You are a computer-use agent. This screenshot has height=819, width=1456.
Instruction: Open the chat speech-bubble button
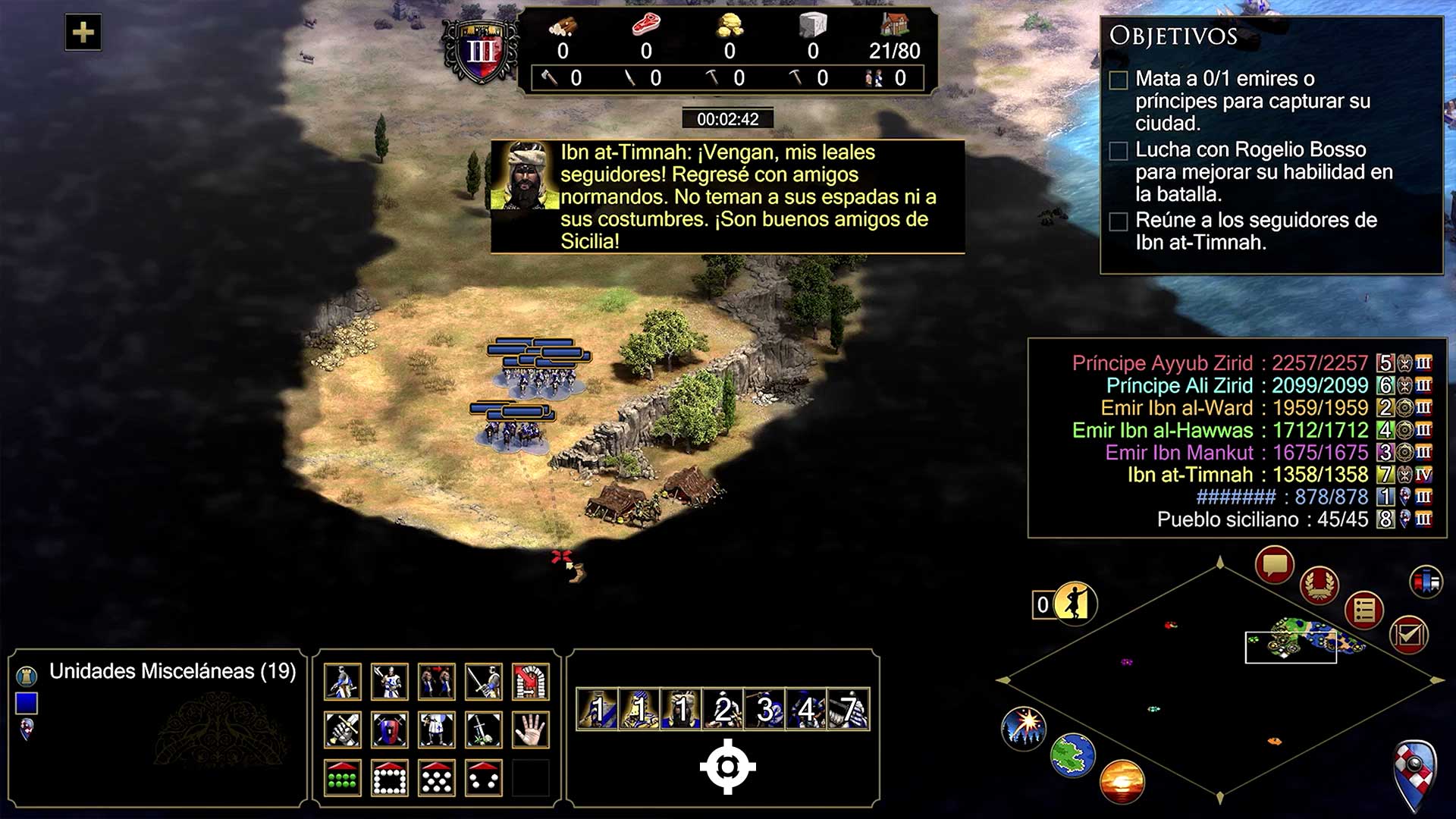tap(1274, 565)
